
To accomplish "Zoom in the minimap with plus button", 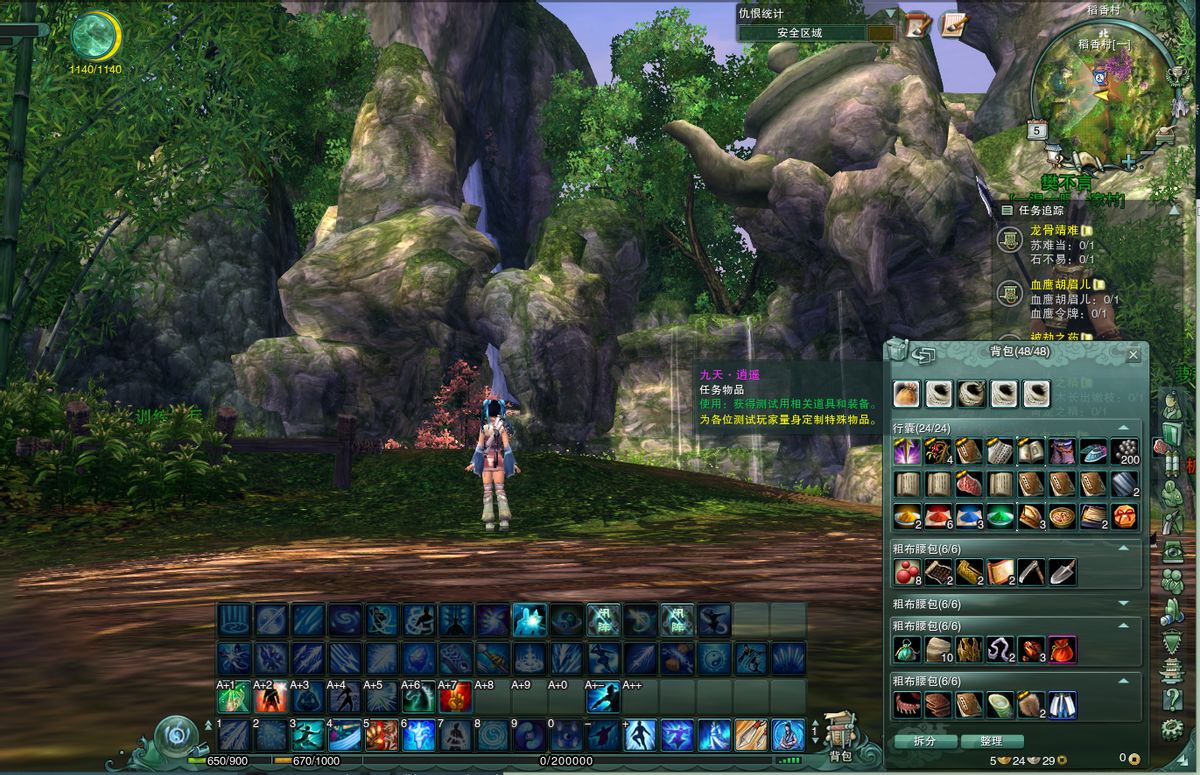I will (x=1128, y=161).
